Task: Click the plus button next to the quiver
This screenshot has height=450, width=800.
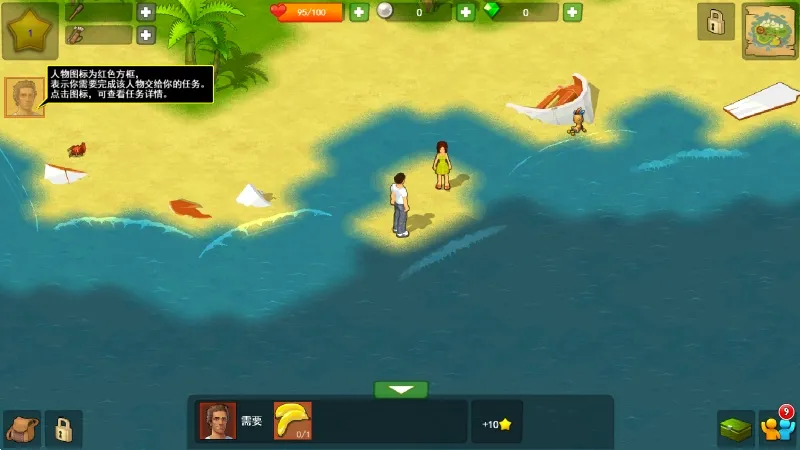Action: (146, 35)
